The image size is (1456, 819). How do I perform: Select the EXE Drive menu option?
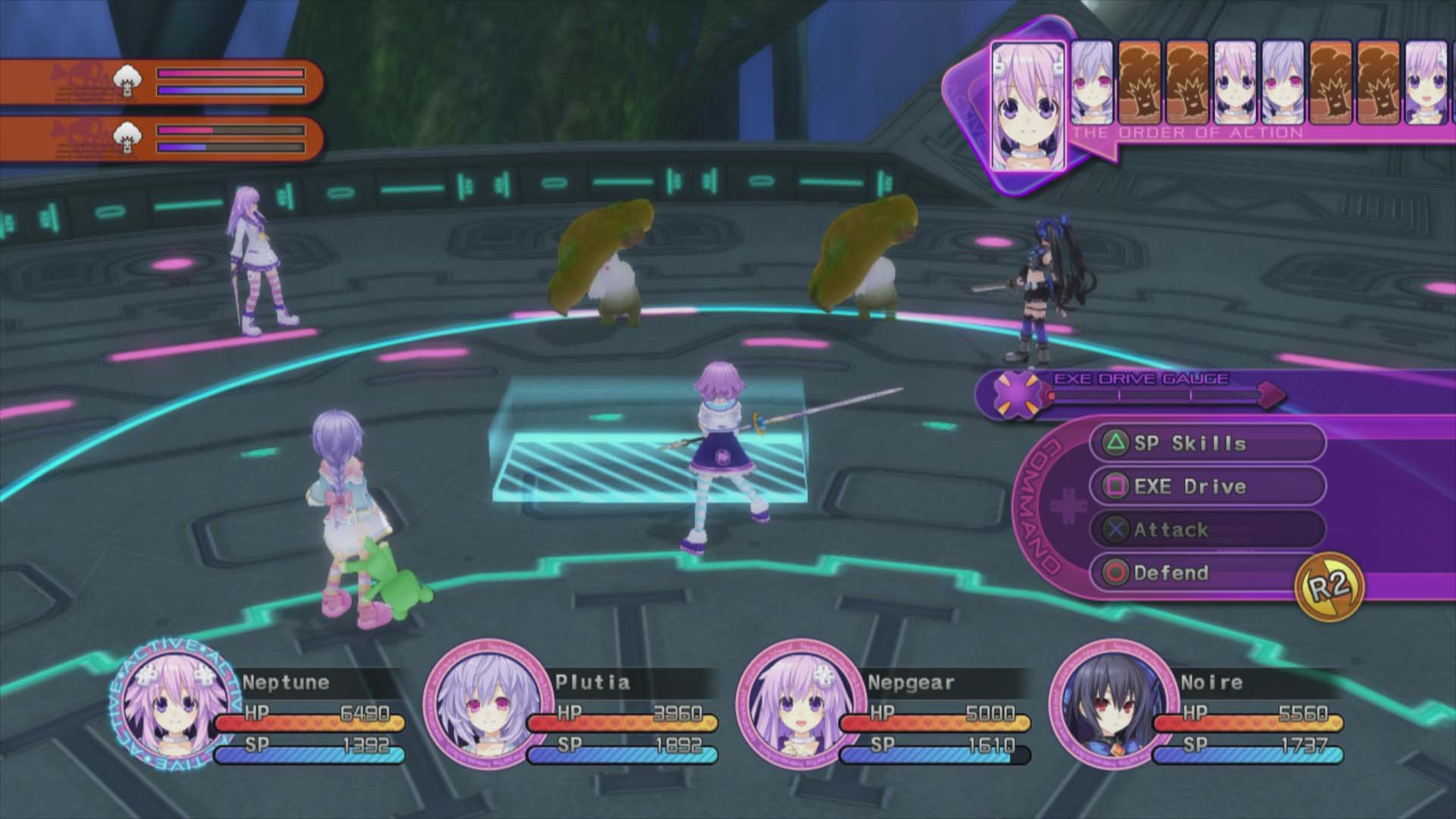(x=1191, y=486)
